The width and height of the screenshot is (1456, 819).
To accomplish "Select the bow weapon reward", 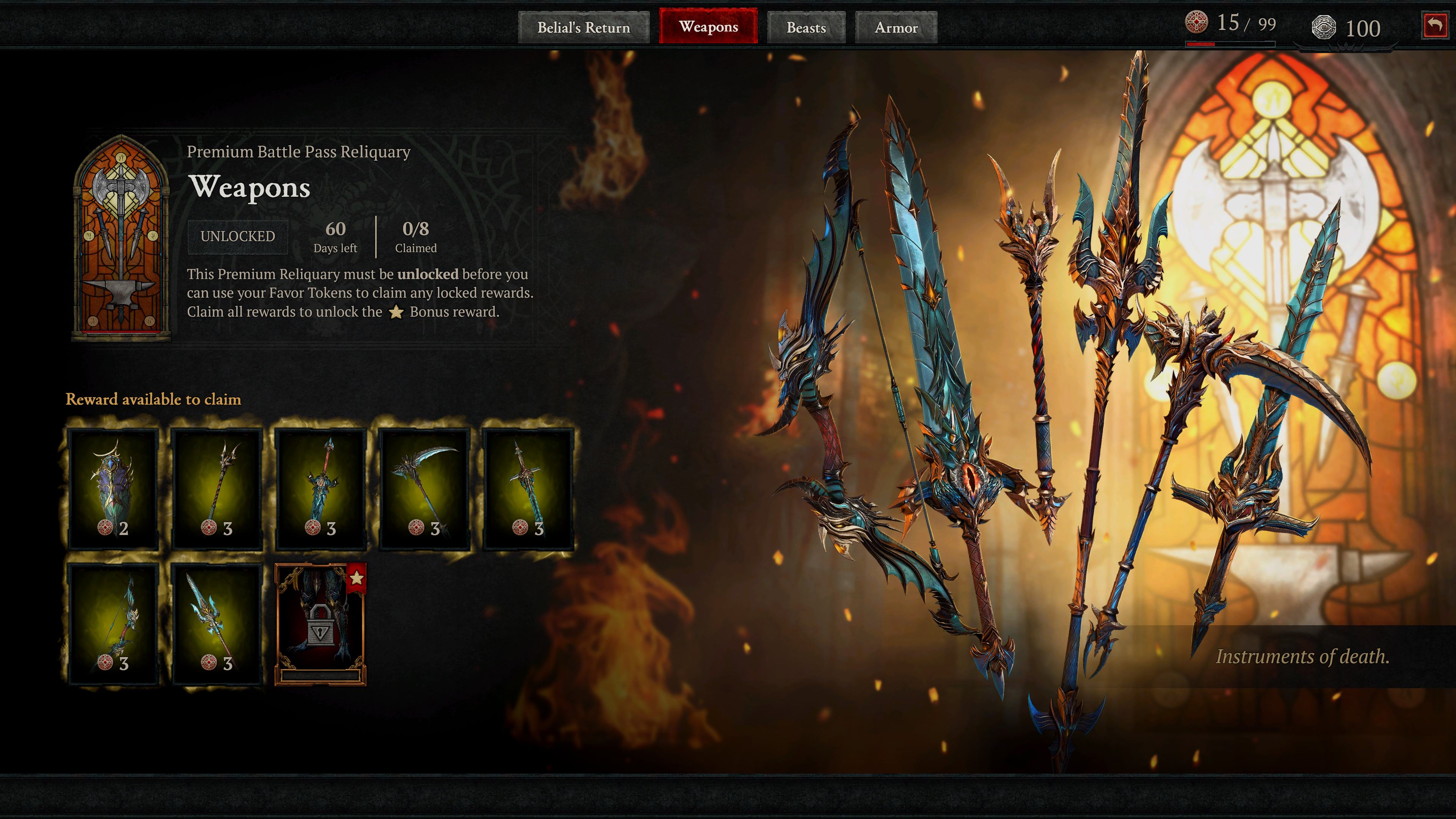I will (113, 623).
